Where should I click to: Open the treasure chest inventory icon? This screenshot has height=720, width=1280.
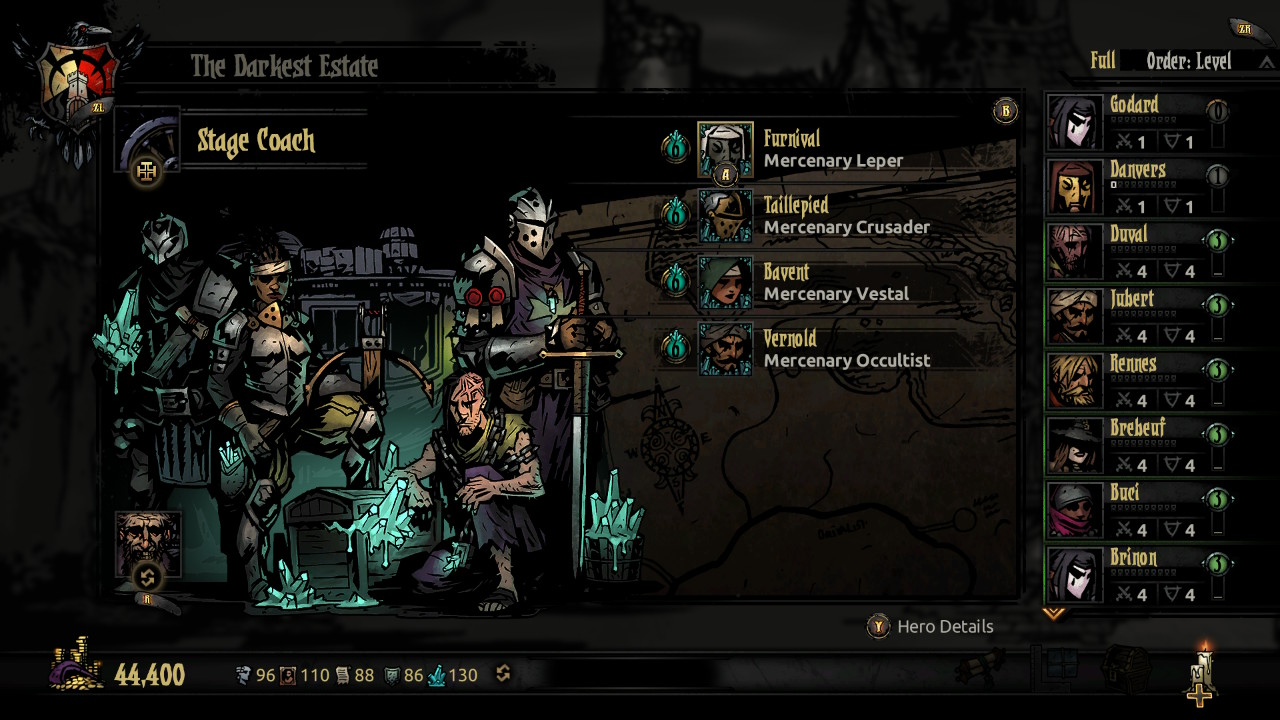1126,668
